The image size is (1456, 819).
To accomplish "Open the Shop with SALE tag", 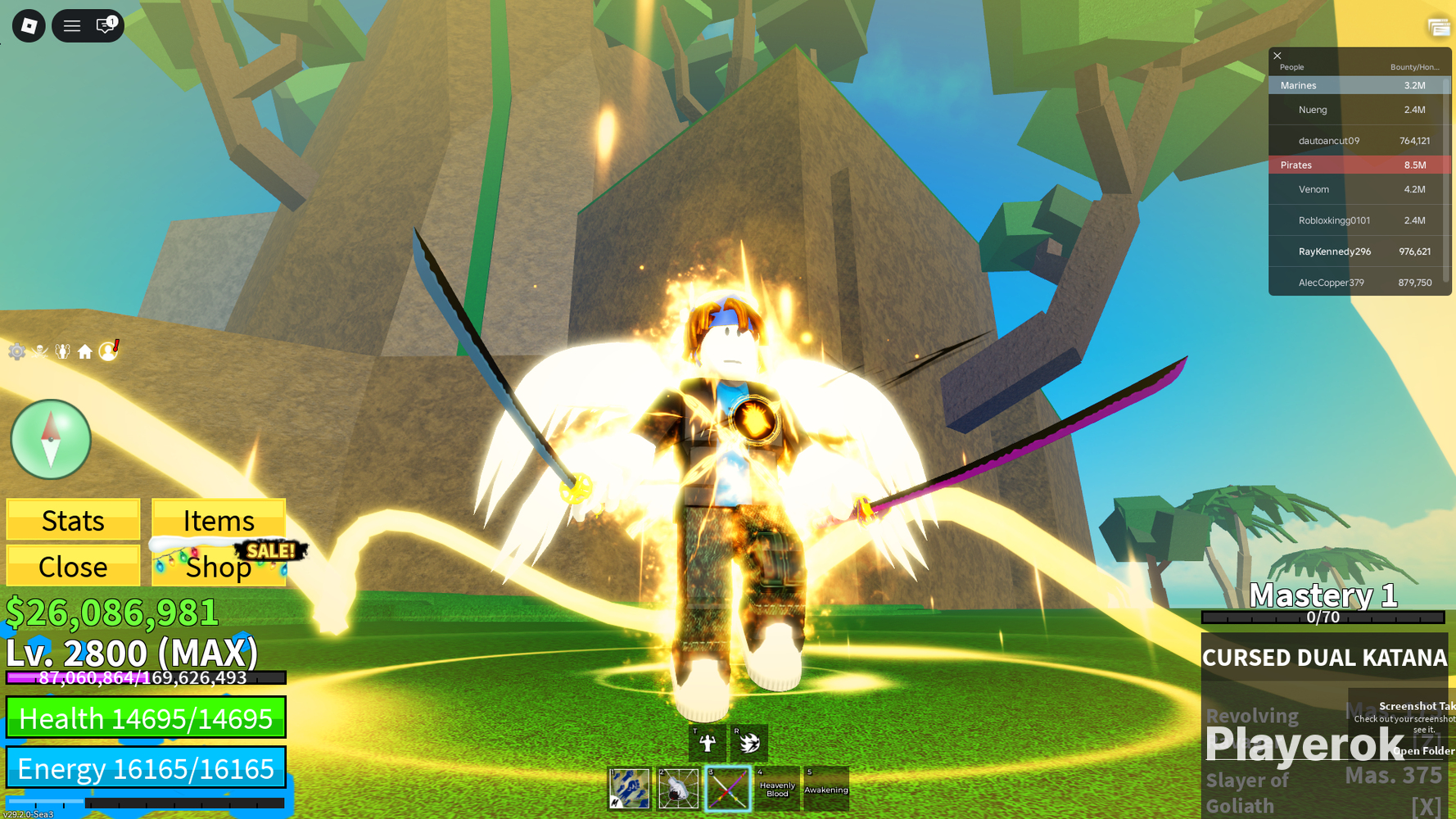I will [x=219, y=566].
